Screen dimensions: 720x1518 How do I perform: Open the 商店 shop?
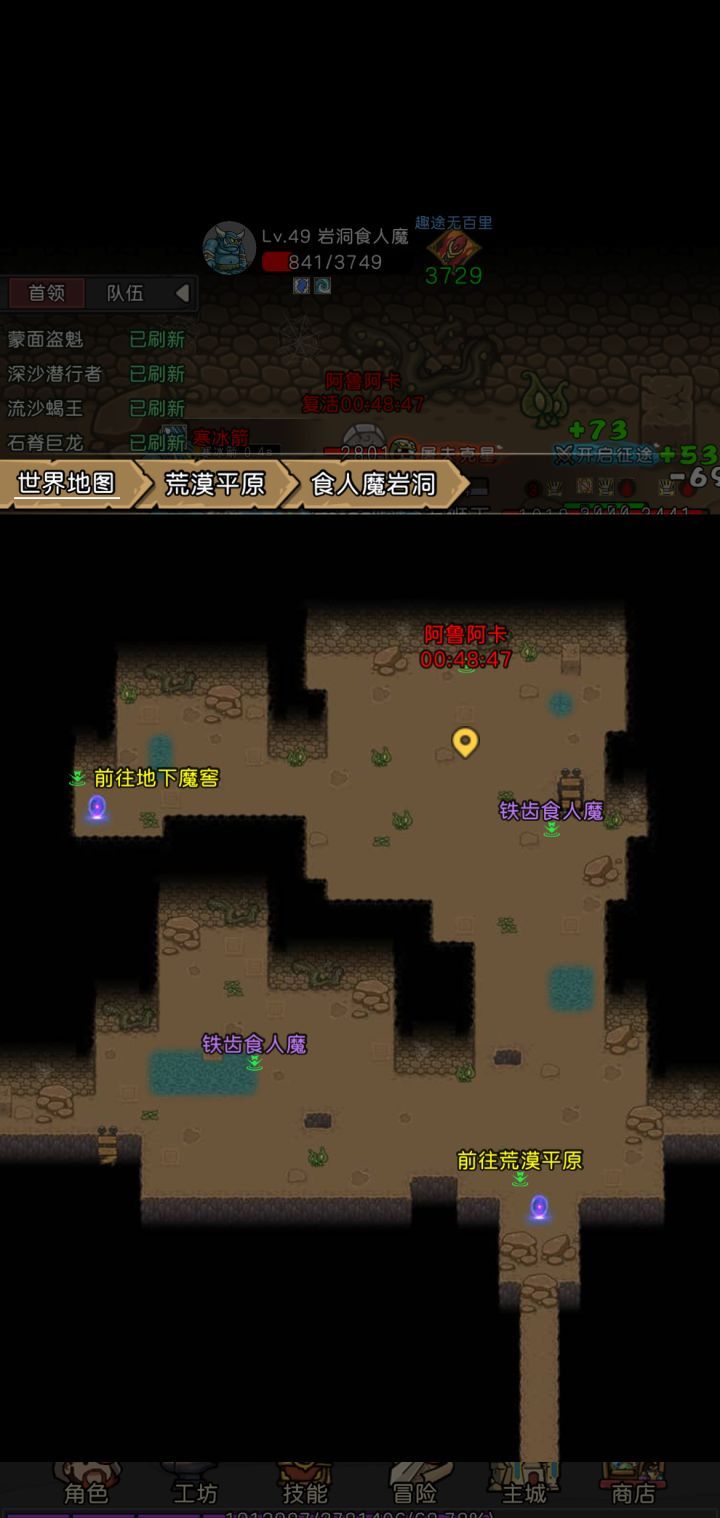633,1490
